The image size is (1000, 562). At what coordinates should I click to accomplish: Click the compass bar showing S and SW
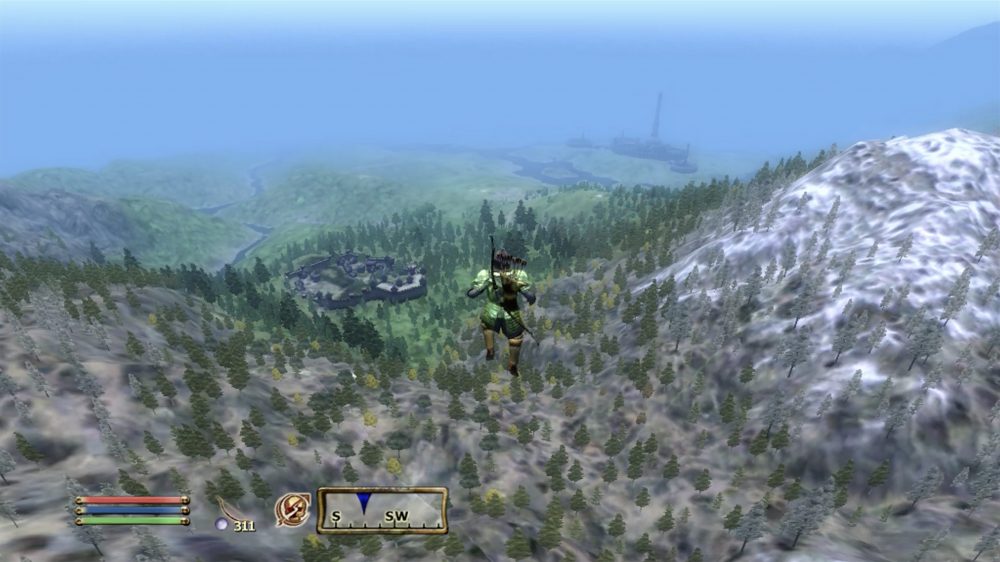point(382,510)
